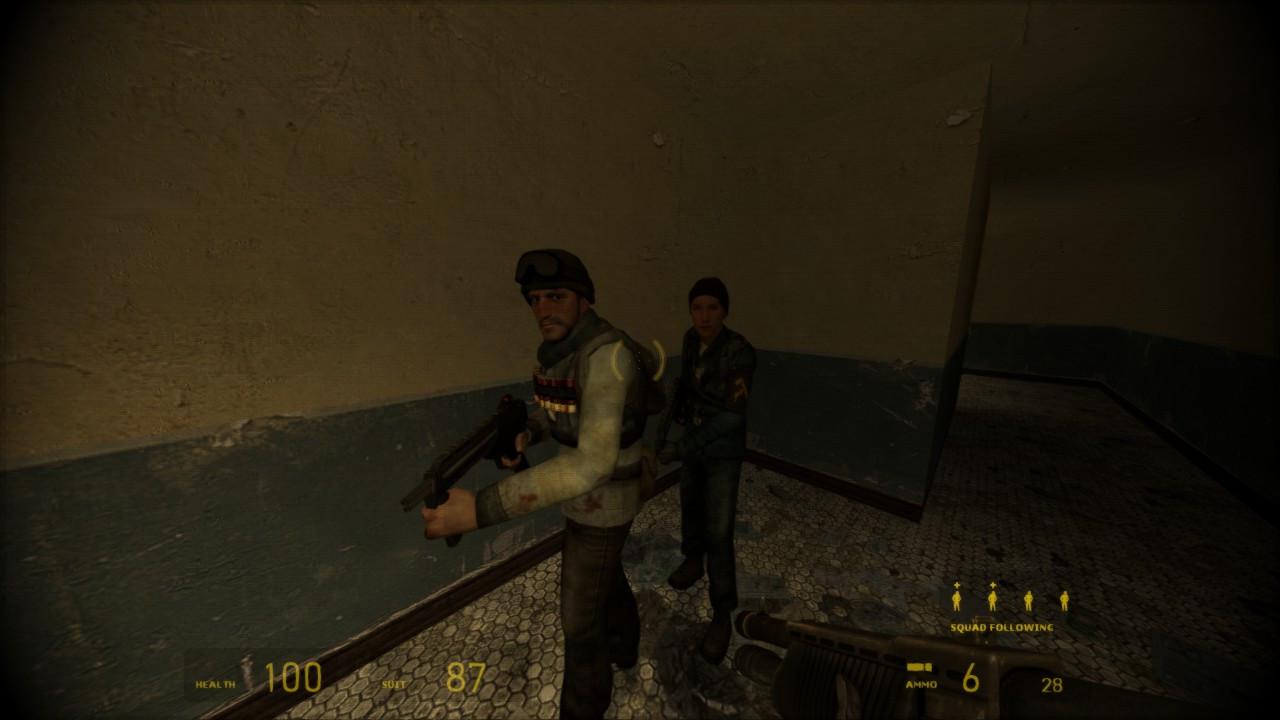Click the medic cross above the first squad figure
Screen dimensions: 1280x720
(x=957, y=585)
